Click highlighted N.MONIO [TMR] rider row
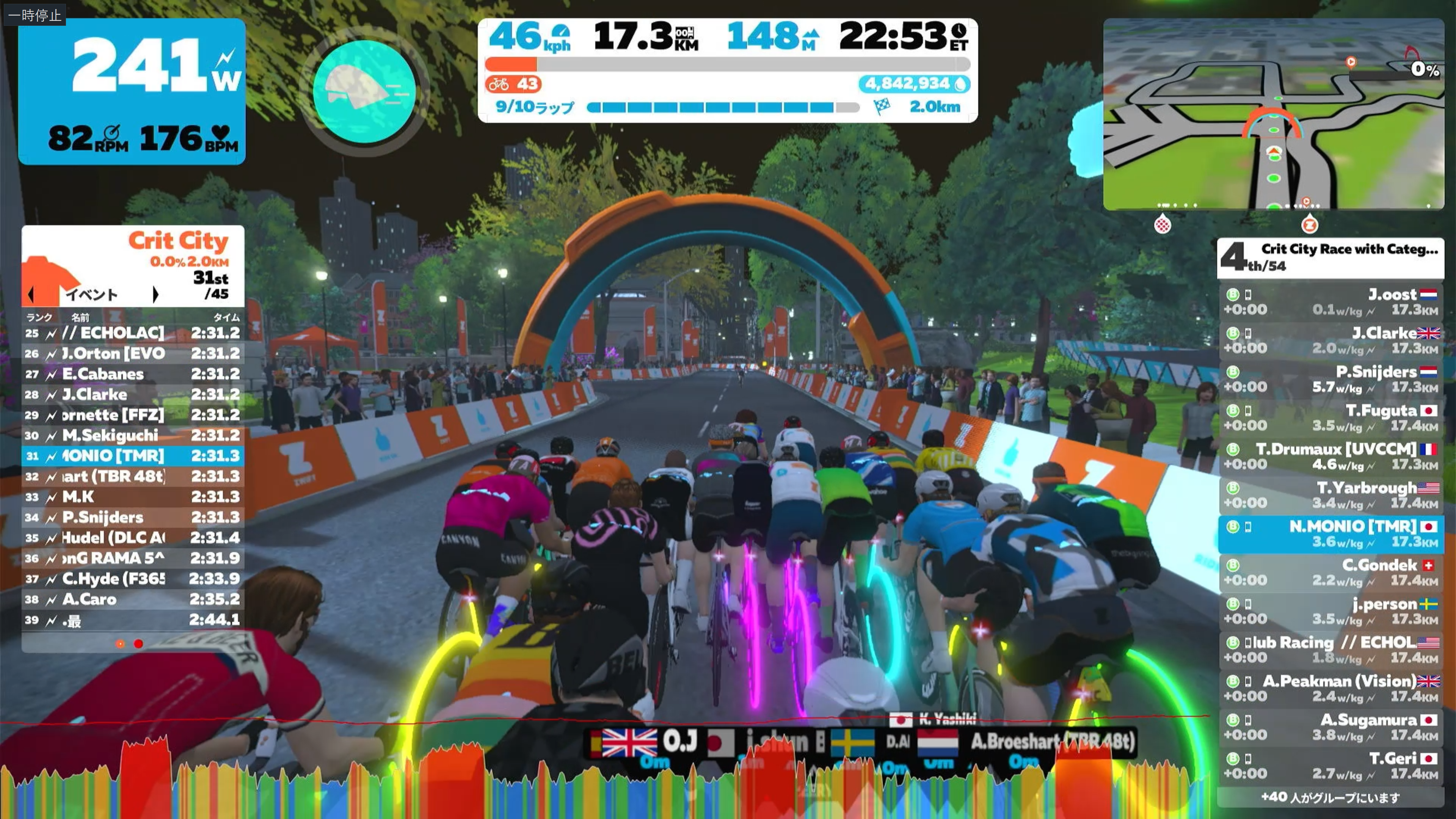Viewport: 1456px width, 819px height. pyautogui.click(x=1330, y=534)
